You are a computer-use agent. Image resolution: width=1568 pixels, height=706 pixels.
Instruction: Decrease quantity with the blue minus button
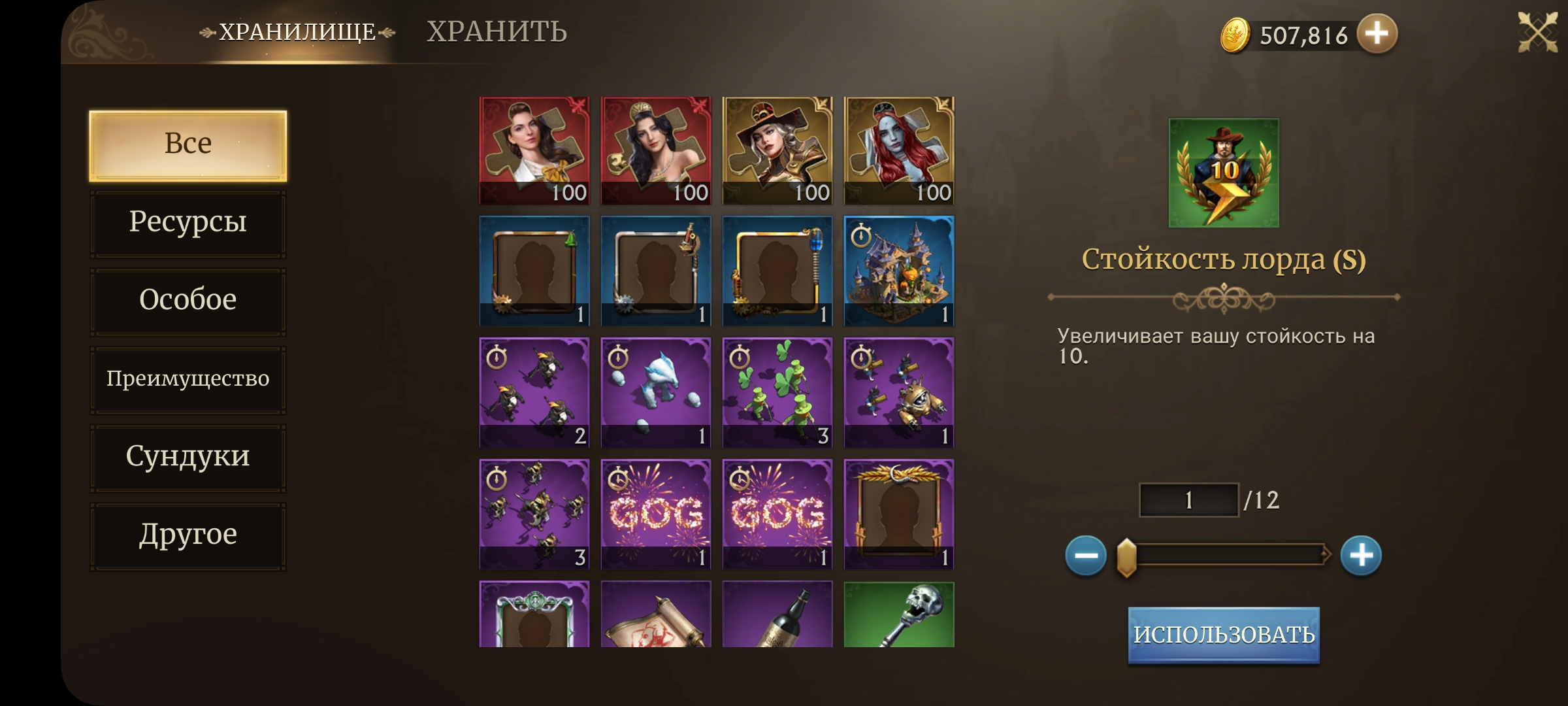[1086, 556]
